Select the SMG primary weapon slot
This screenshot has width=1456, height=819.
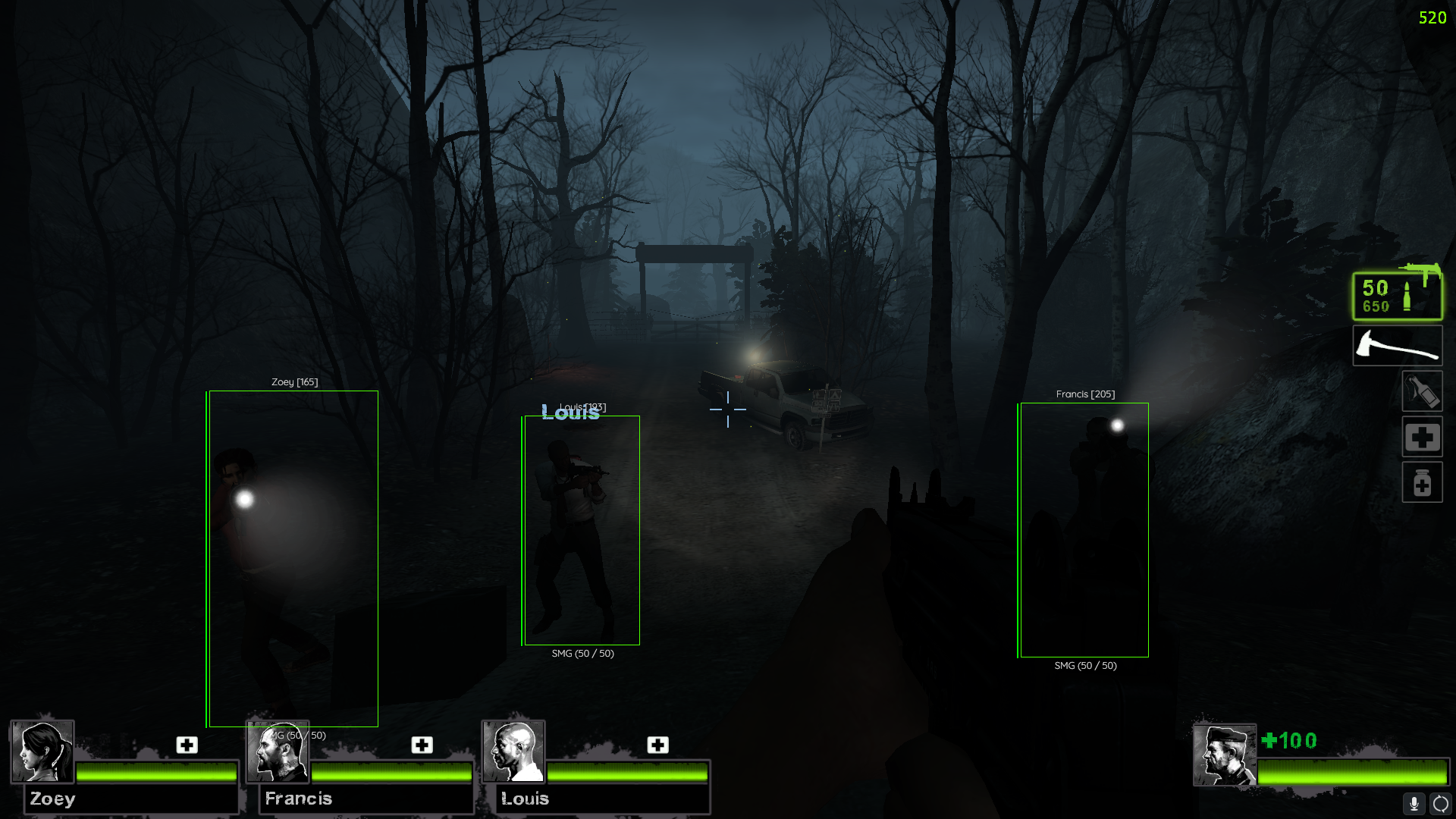[1397, 296]
